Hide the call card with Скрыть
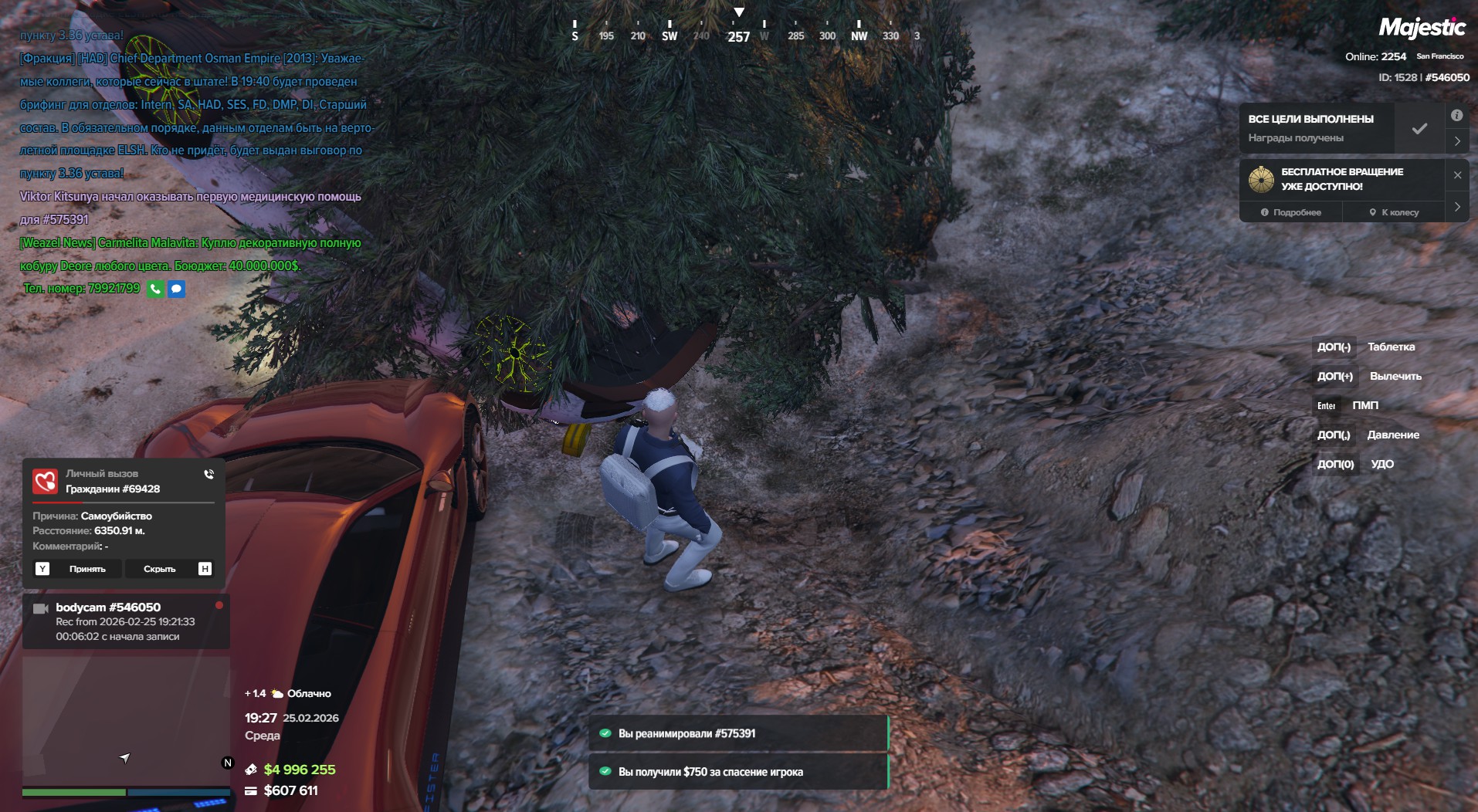 [x=160, y=569]
